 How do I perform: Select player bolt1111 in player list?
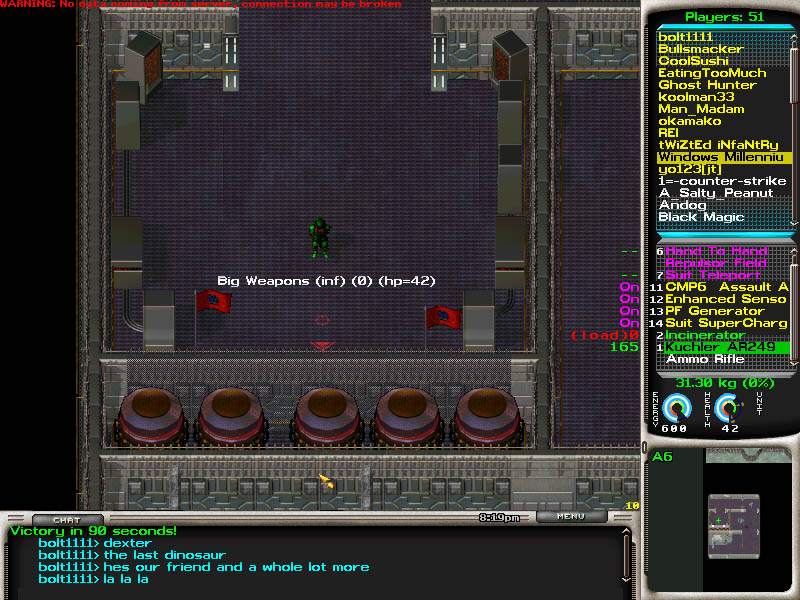coord(686,37)
